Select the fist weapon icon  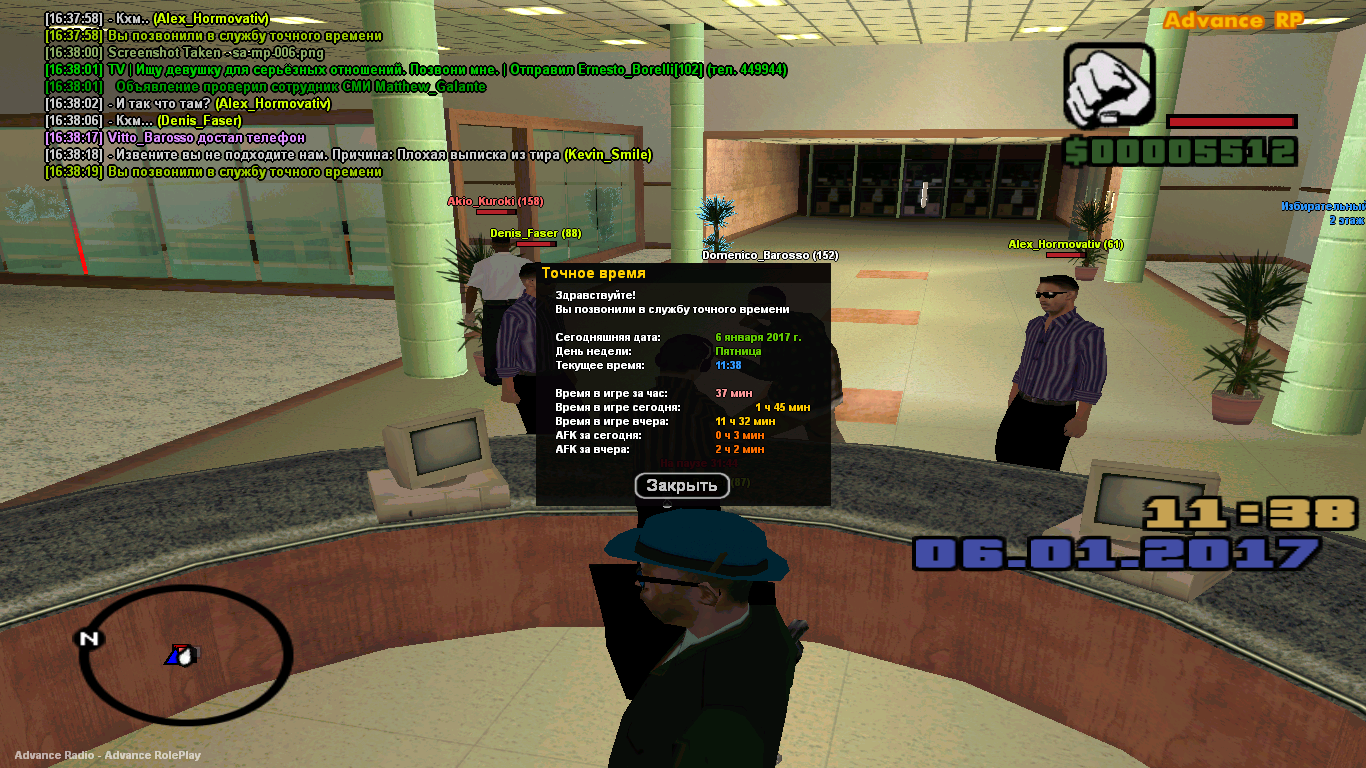tap(1107, 88)
